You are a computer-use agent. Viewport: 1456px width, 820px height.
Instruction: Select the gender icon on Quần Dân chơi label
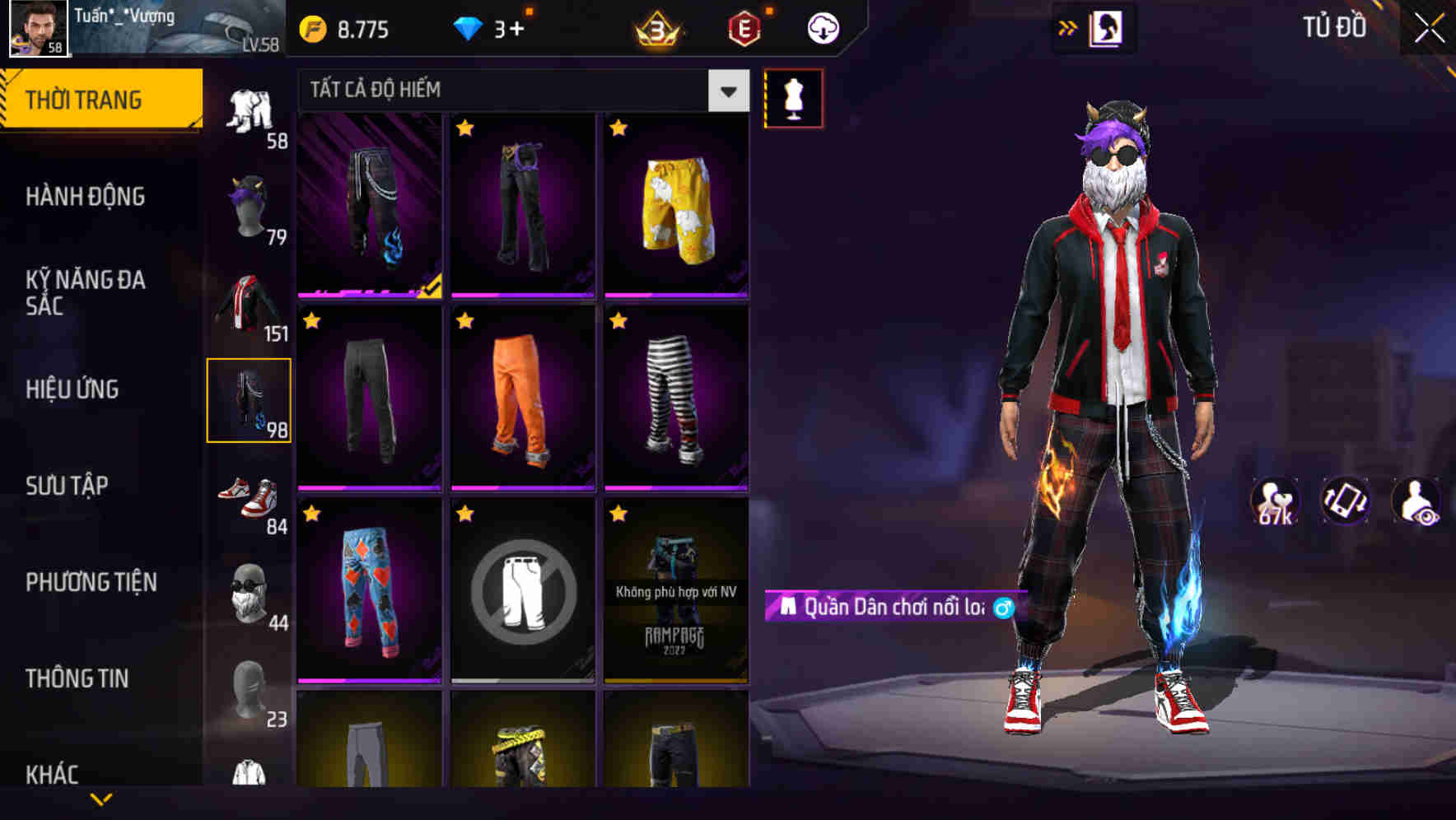tap(1001, 611)
